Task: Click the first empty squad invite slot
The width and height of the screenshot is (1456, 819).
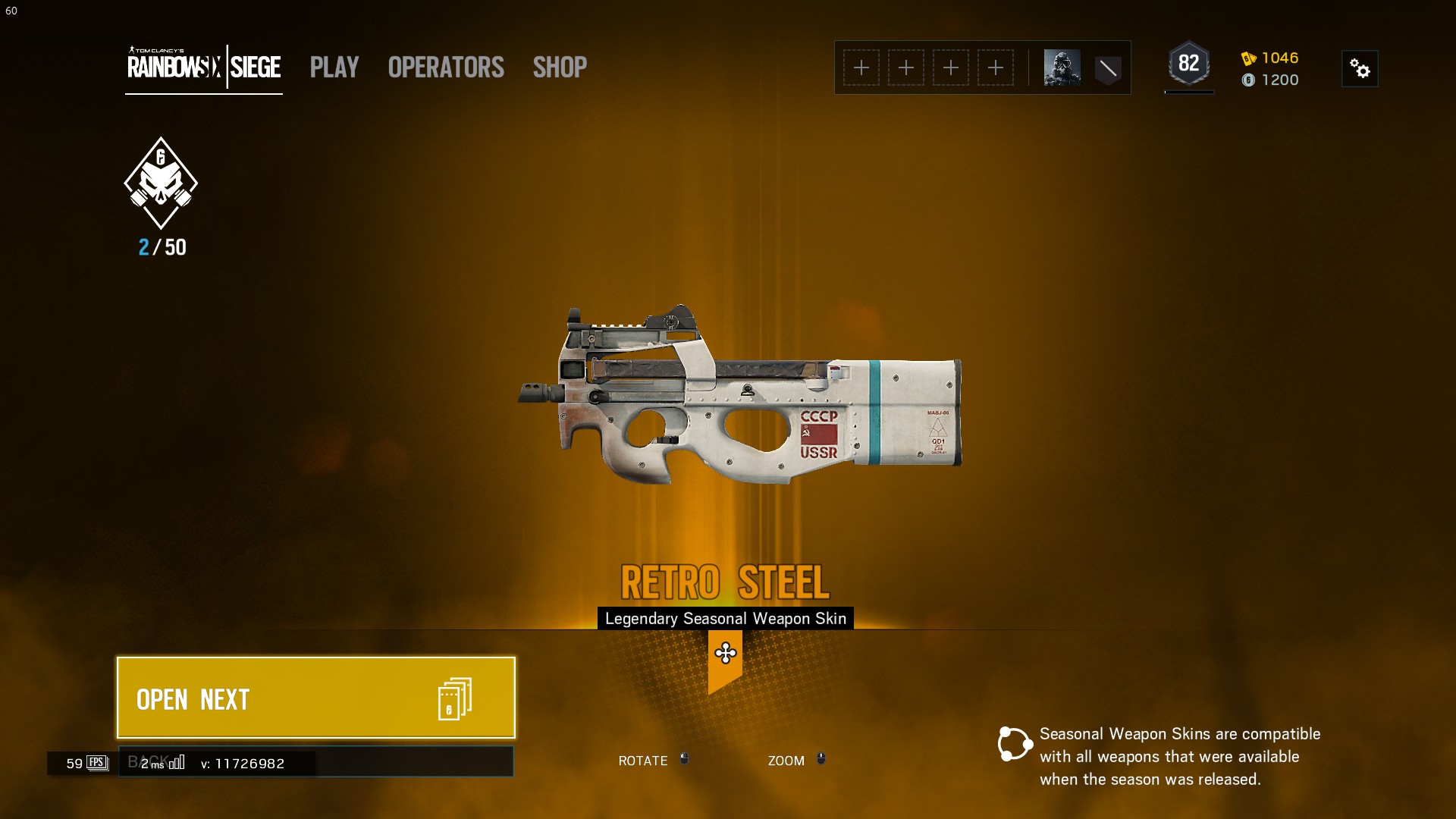Action: 861,67
